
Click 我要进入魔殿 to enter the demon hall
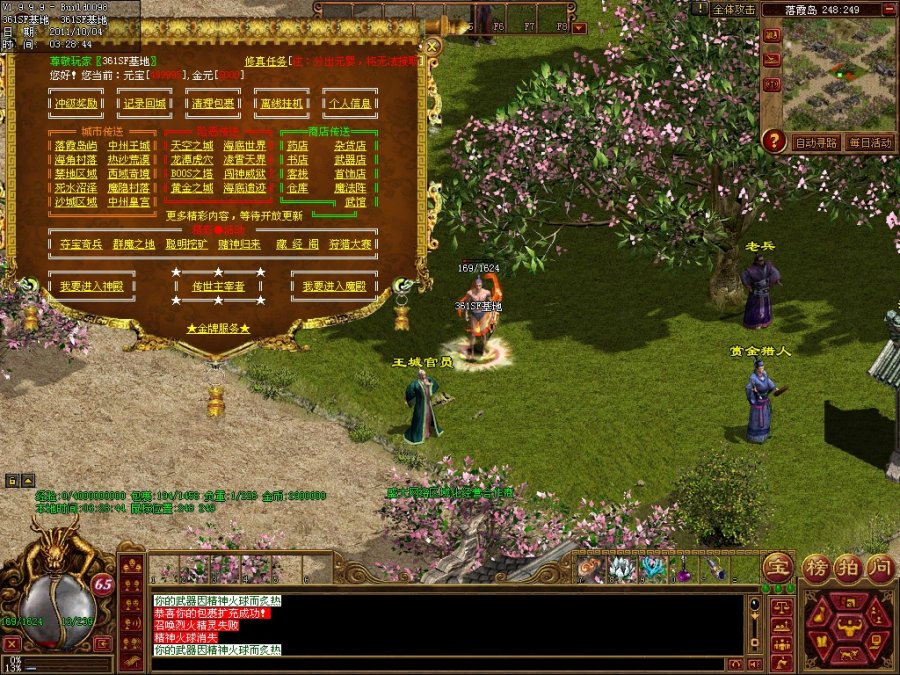tap(334, 286)
